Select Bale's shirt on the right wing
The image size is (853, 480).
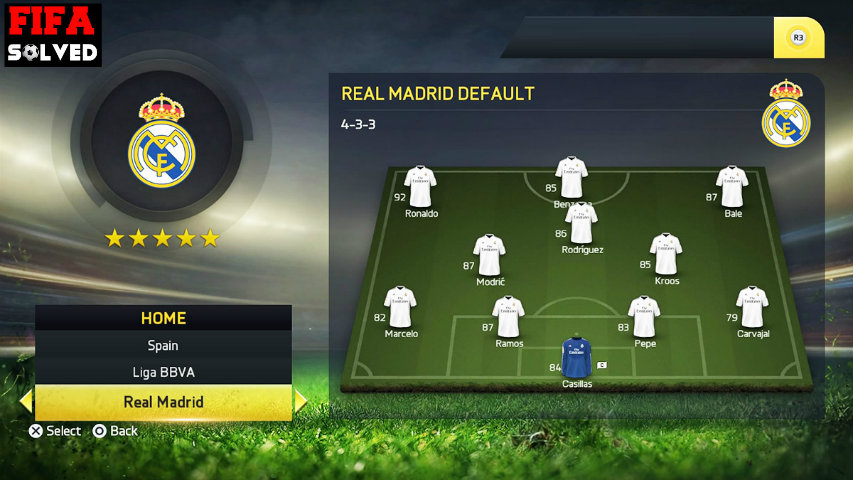732,187
